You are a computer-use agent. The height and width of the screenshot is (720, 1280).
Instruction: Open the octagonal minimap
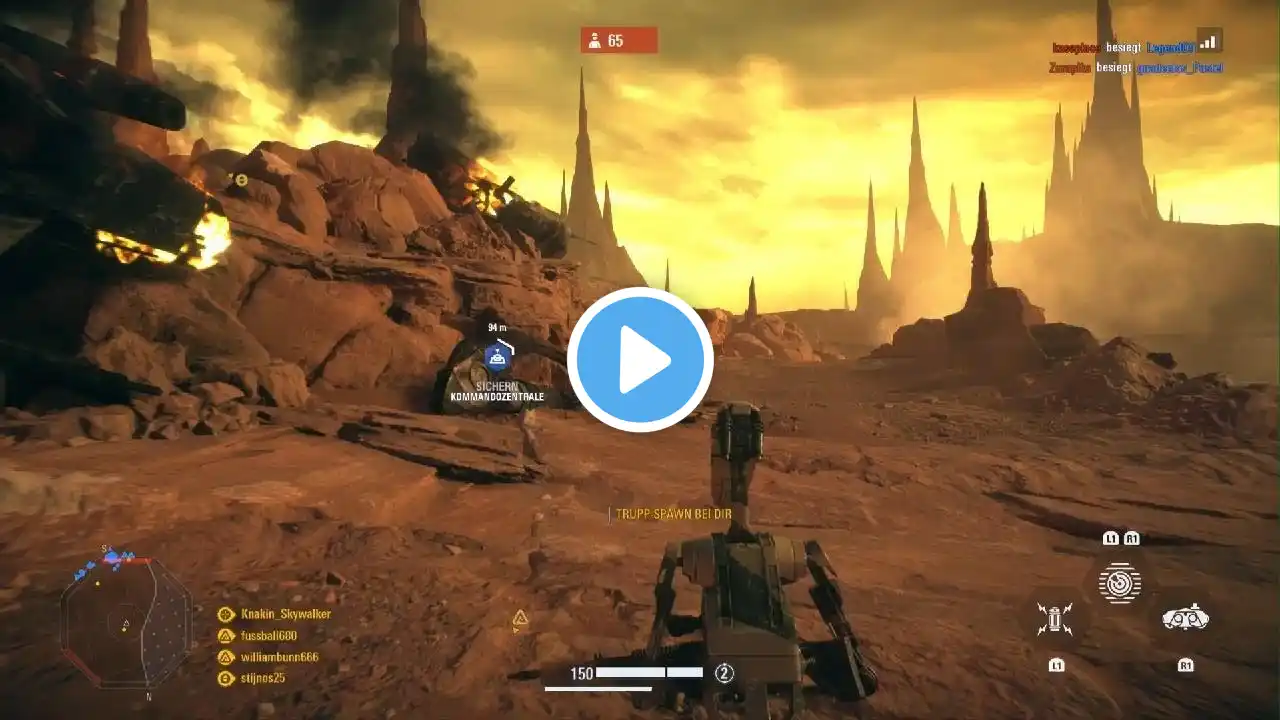pos(125,620)
